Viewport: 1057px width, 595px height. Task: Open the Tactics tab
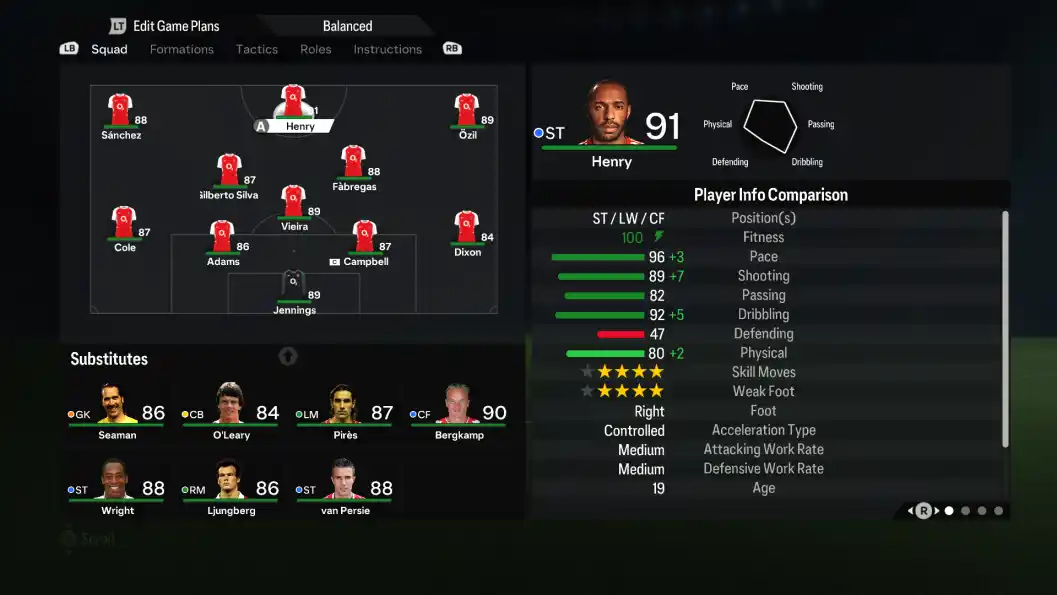coord(257,49)
